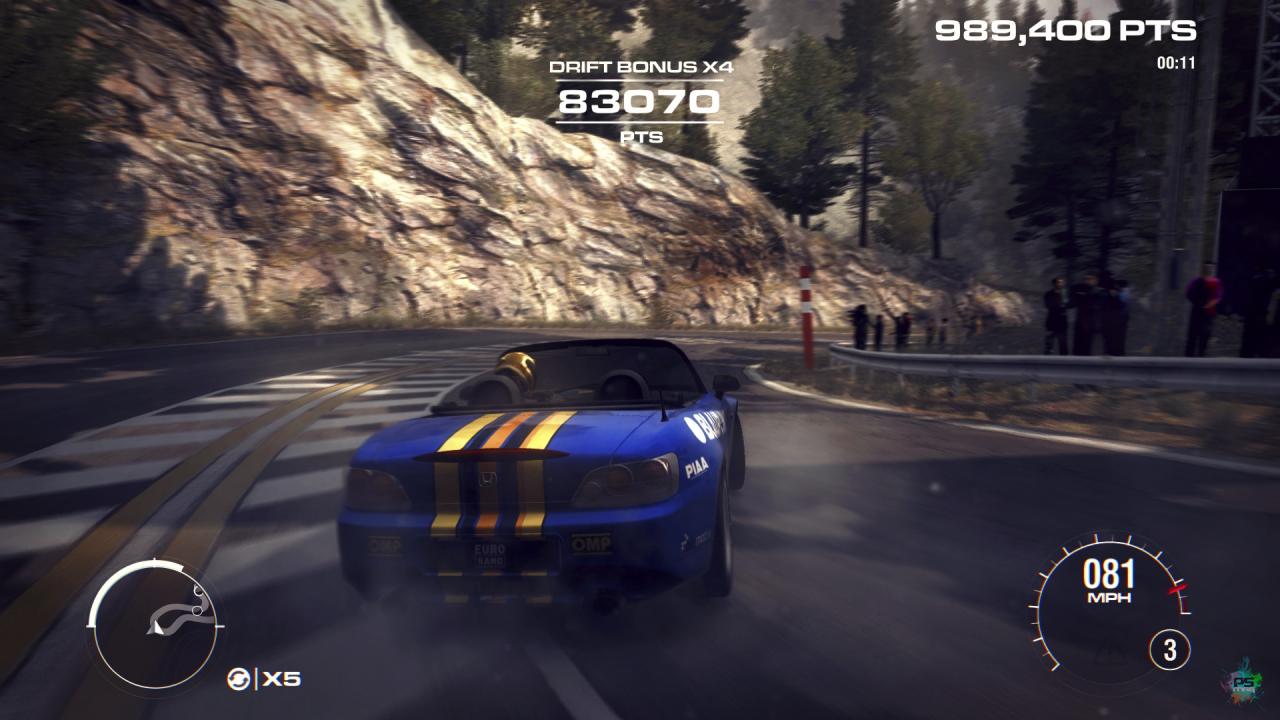Image resolution: width=1280 pixels, height=720 pixels.
Task: Click the red redline marker on the speedometer
Action: (x=1177, y=589)
